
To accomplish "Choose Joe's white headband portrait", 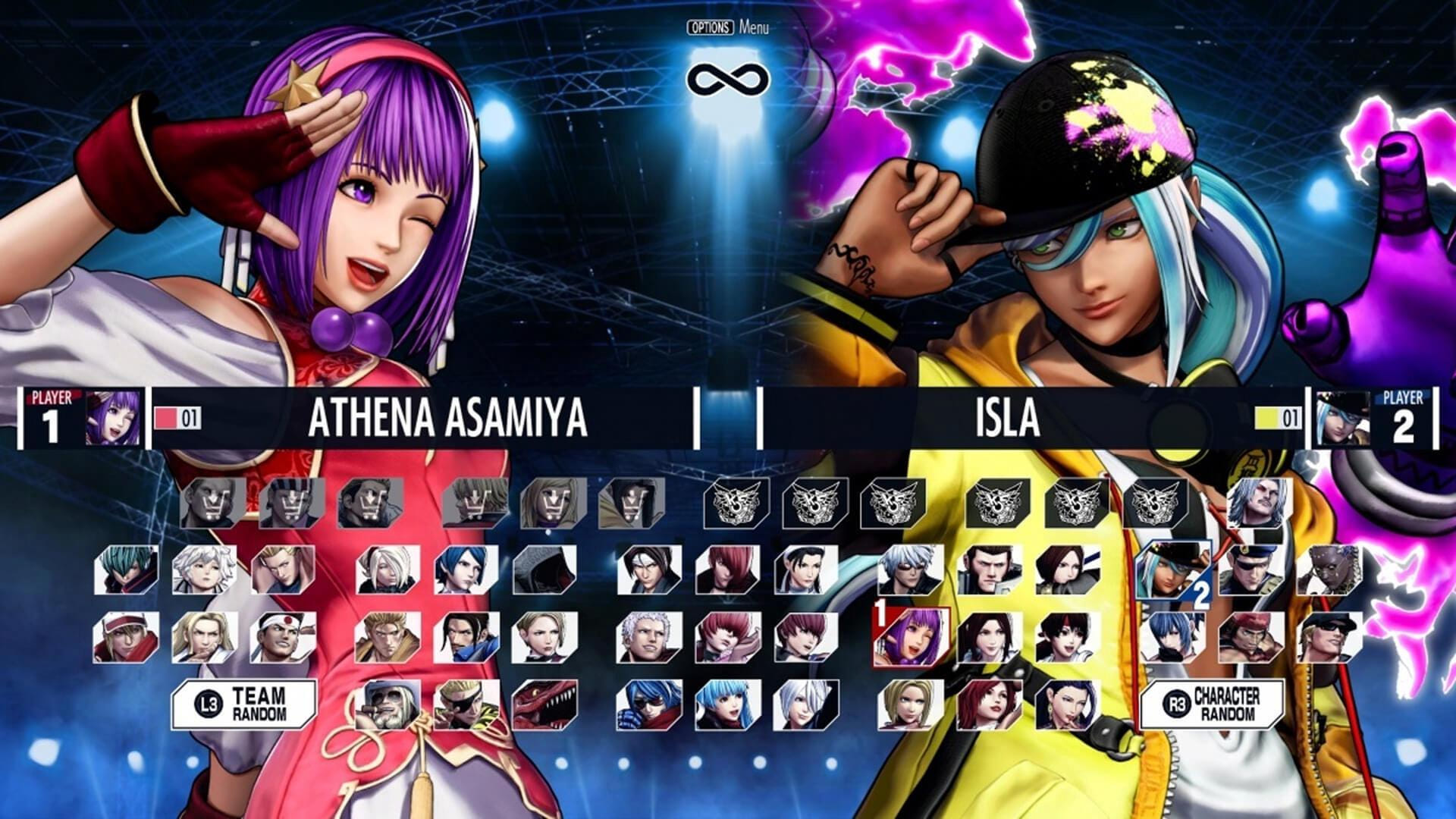I will coord(283,637).
